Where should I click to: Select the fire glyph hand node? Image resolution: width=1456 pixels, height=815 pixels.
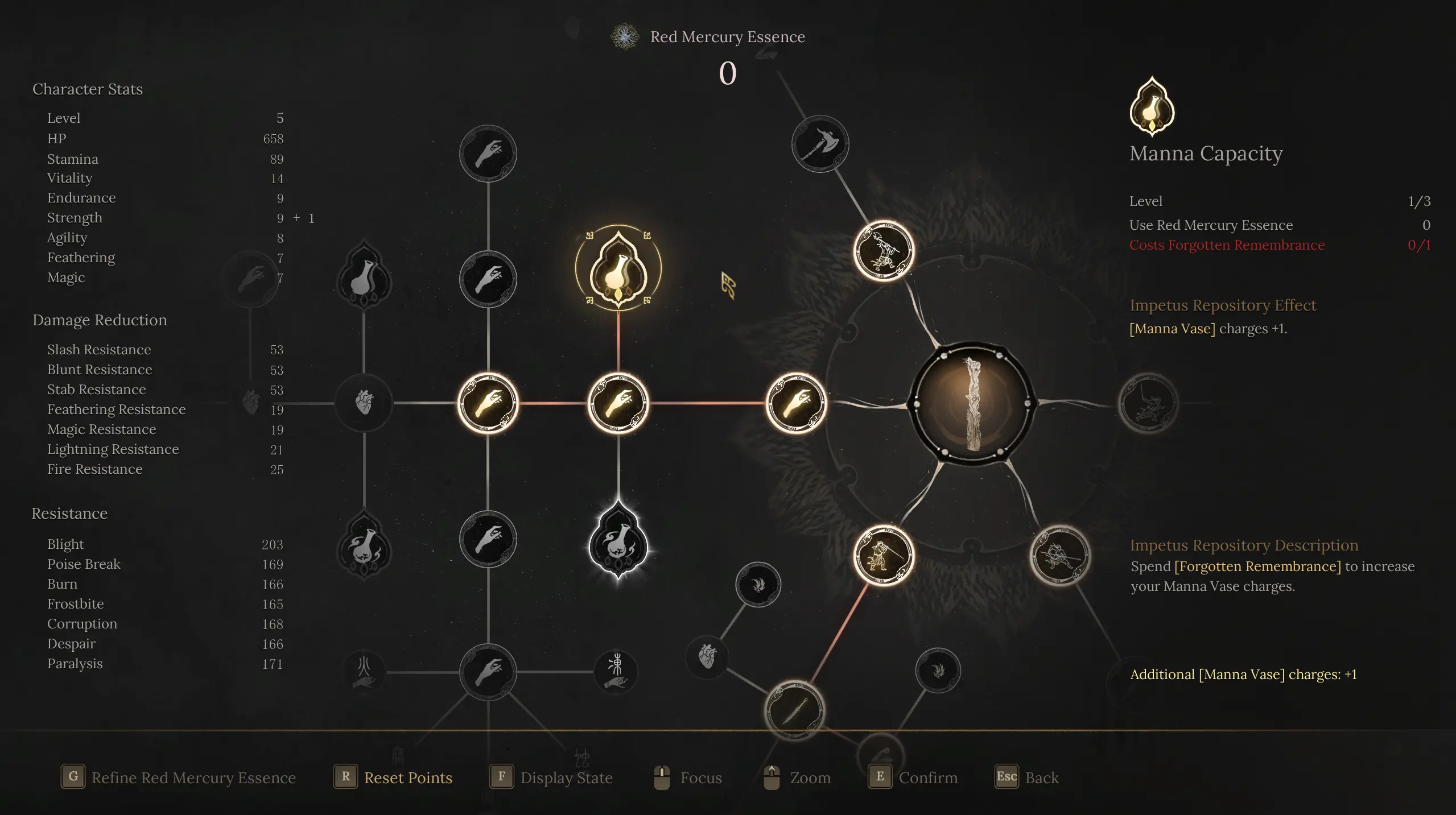pos(364,672)
